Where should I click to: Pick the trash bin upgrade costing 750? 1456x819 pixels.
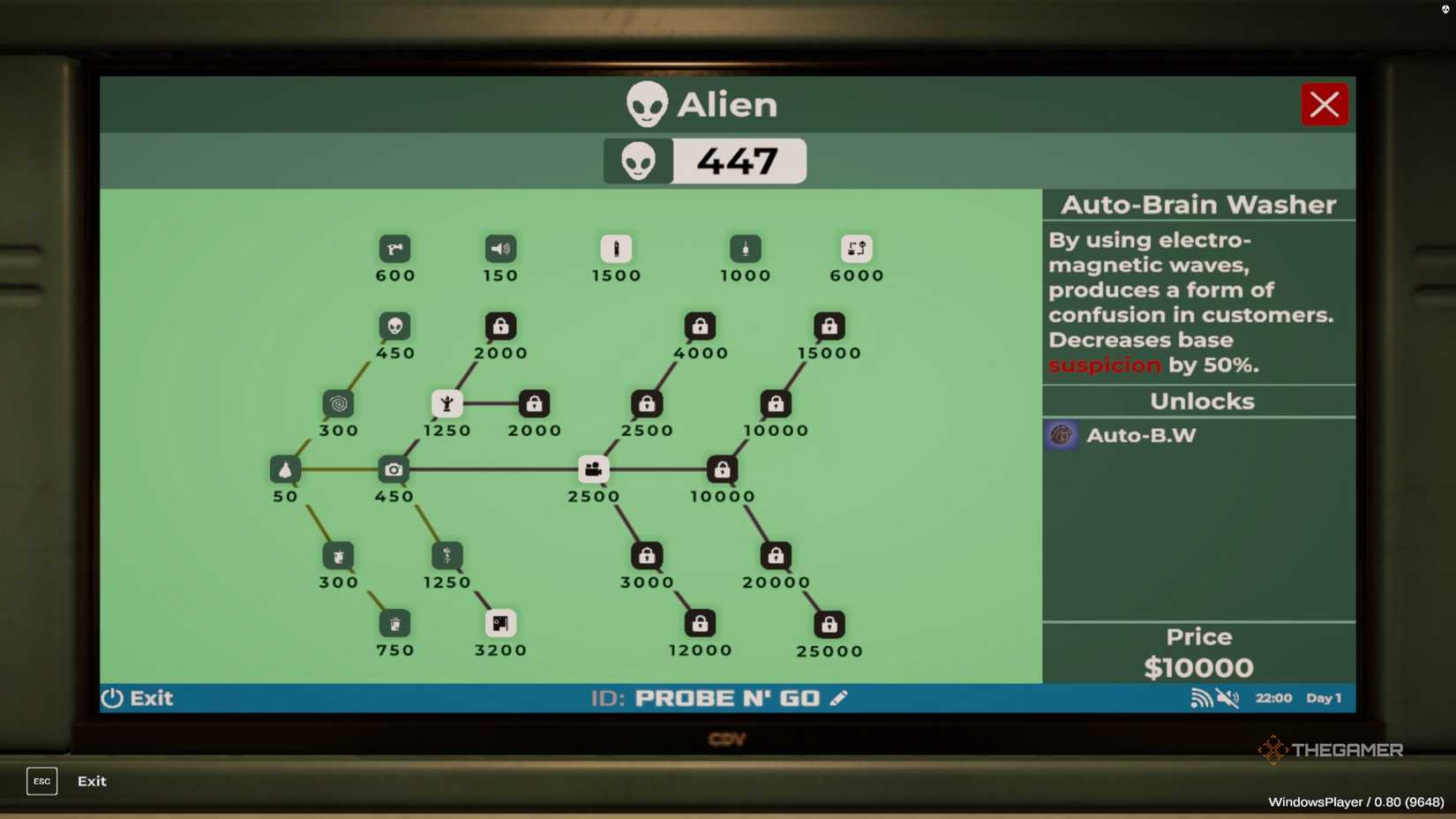[394, 624]
